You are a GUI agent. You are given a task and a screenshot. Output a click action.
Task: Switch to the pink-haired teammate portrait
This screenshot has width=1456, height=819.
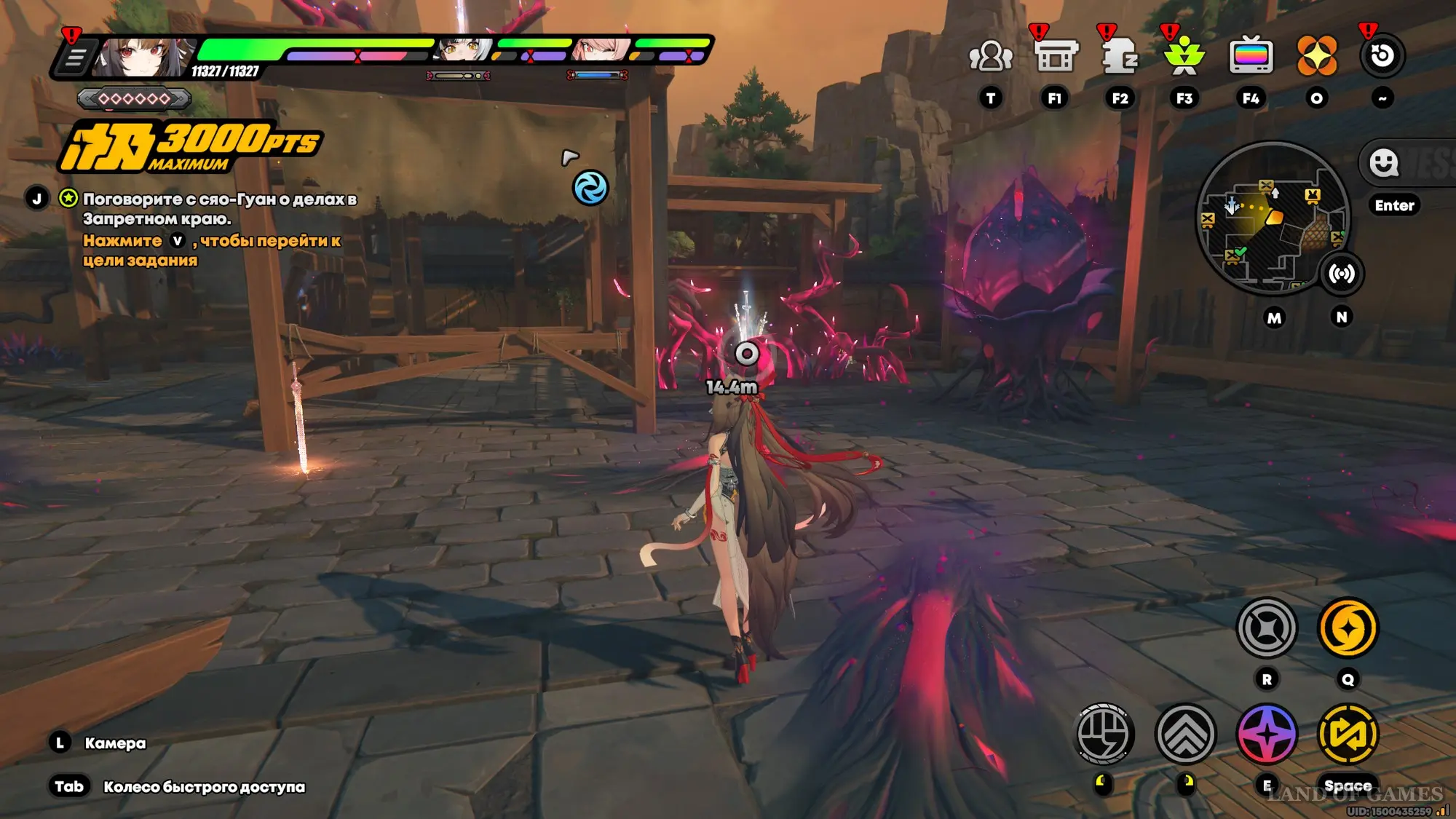click(603, 50)
